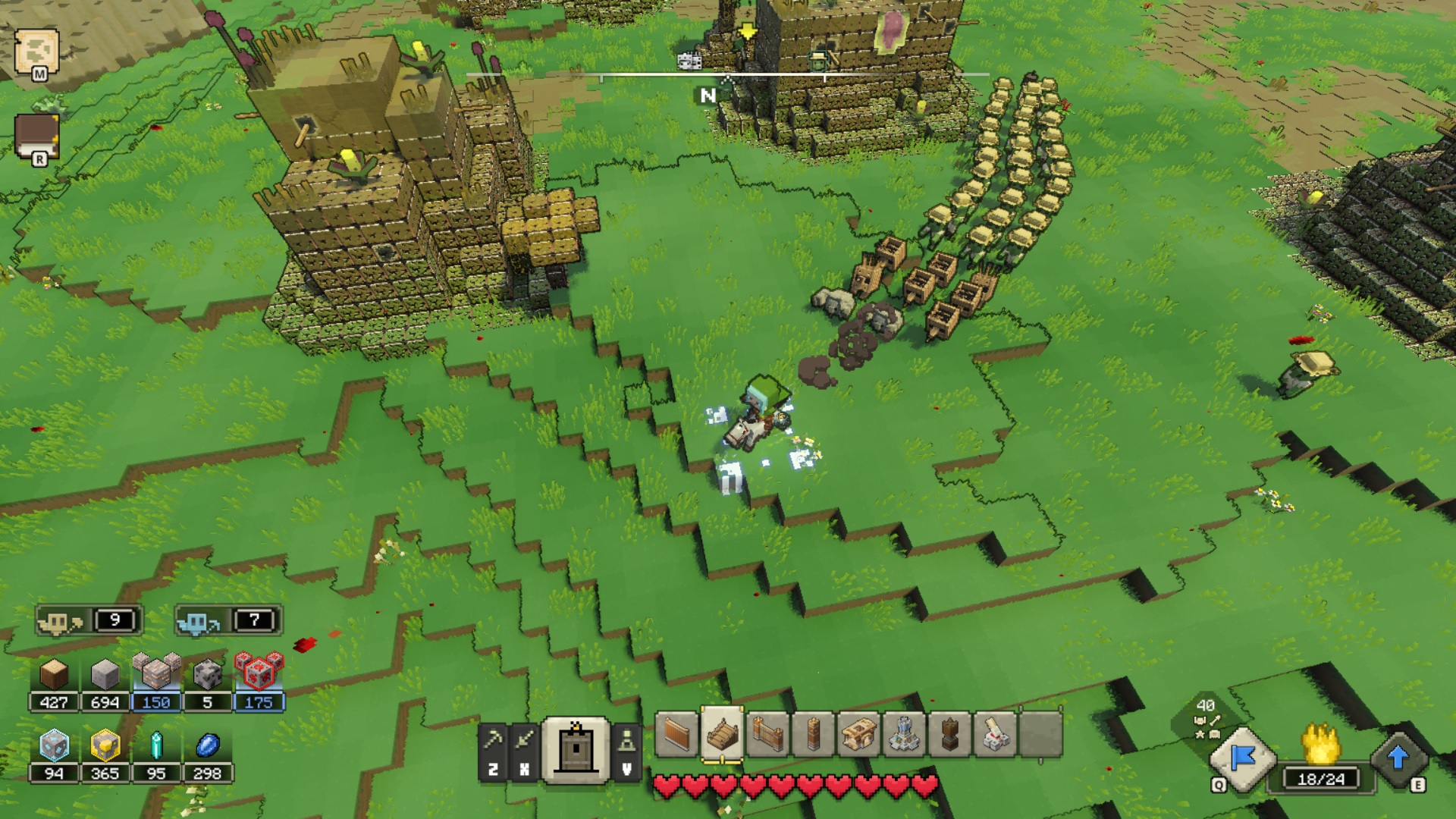Viewport: 1456px width, 819px height.
Task: Open the world map icon
Action: [x=36, y=52]
